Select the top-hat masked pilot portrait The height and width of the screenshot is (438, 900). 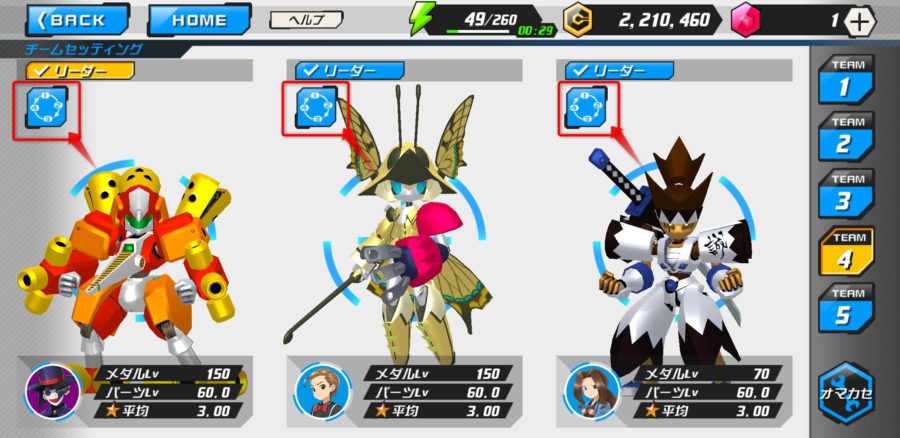(x=48, y=388)
